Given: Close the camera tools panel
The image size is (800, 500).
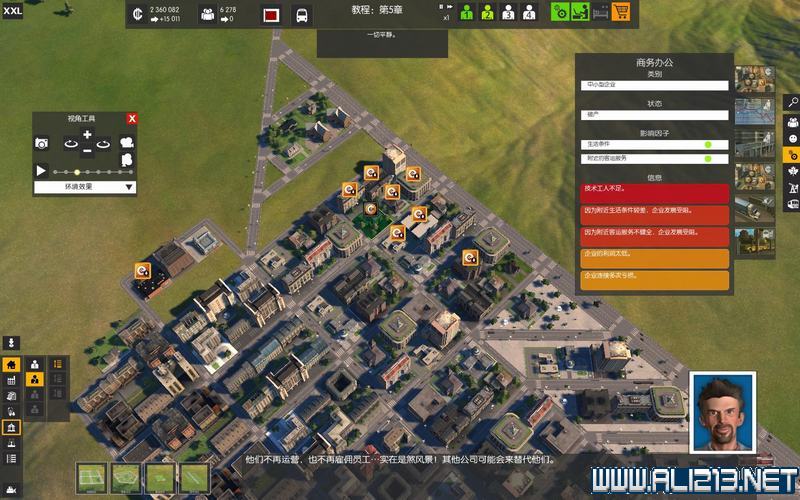Looking at the screenshot, I should [x=132, y=119].
